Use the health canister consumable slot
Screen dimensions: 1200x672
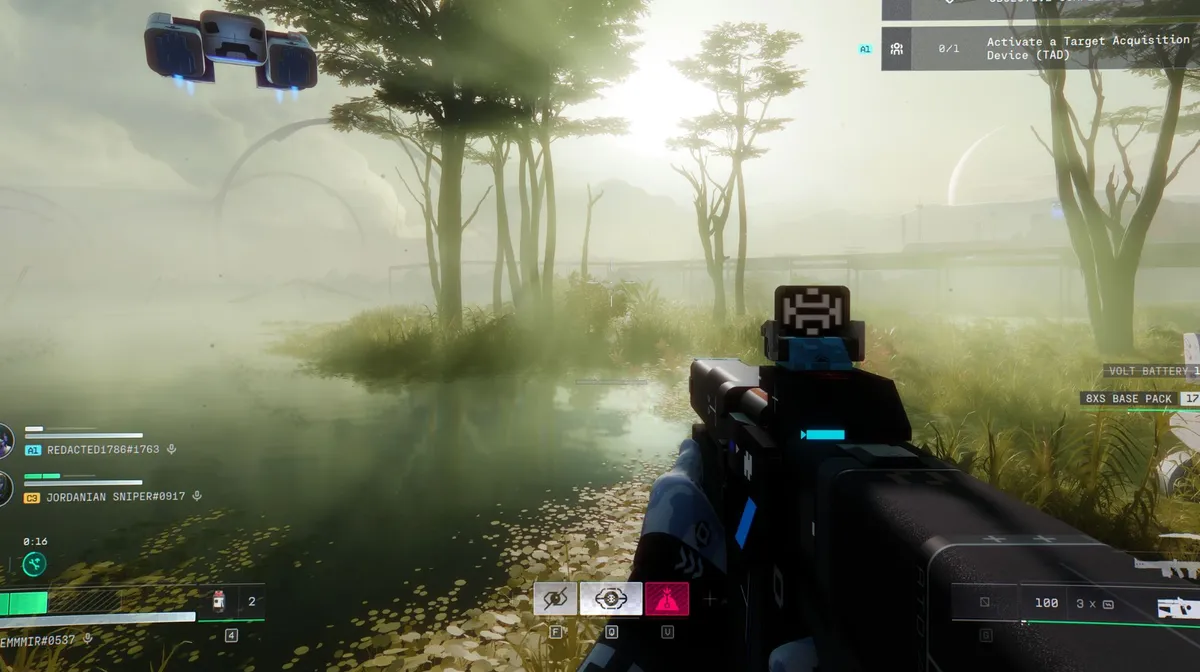pos(218,602)
